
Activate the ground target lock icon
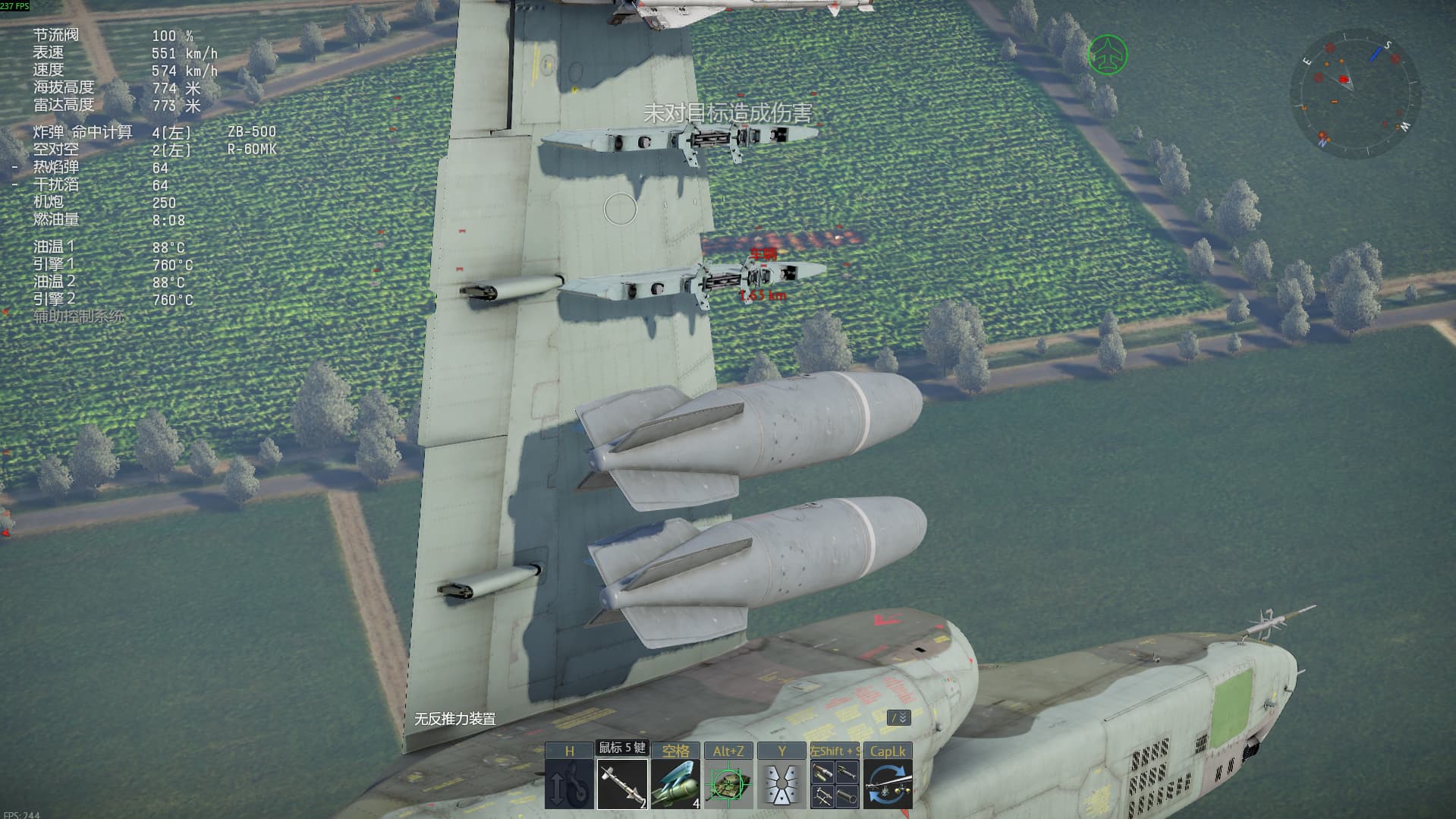click(728, 784)
